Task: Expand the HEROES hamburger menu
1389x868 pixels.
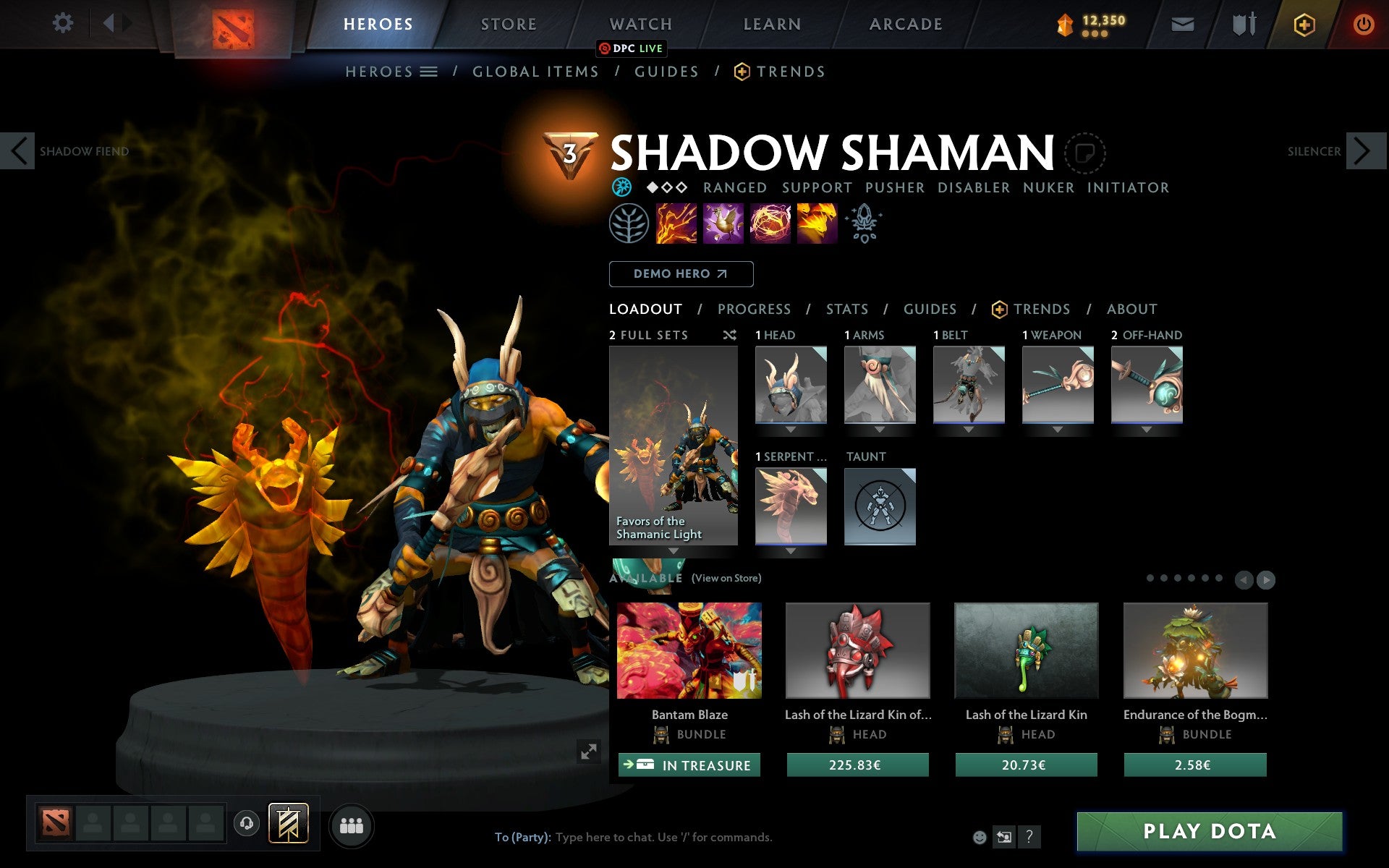Action: [428, 71]
